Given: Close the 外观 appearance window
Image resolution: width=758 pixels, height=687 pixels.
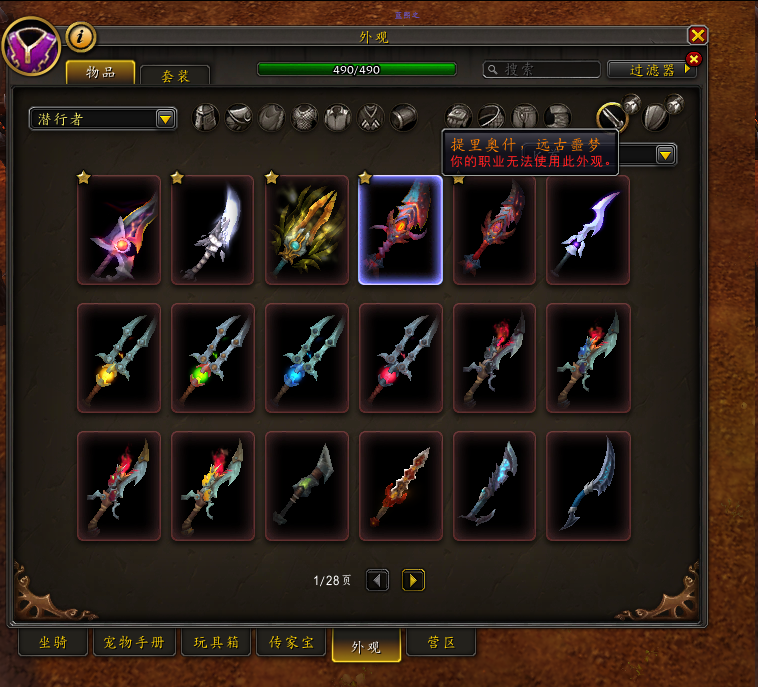Looking at the screenshot, I should tap(698, 36).
